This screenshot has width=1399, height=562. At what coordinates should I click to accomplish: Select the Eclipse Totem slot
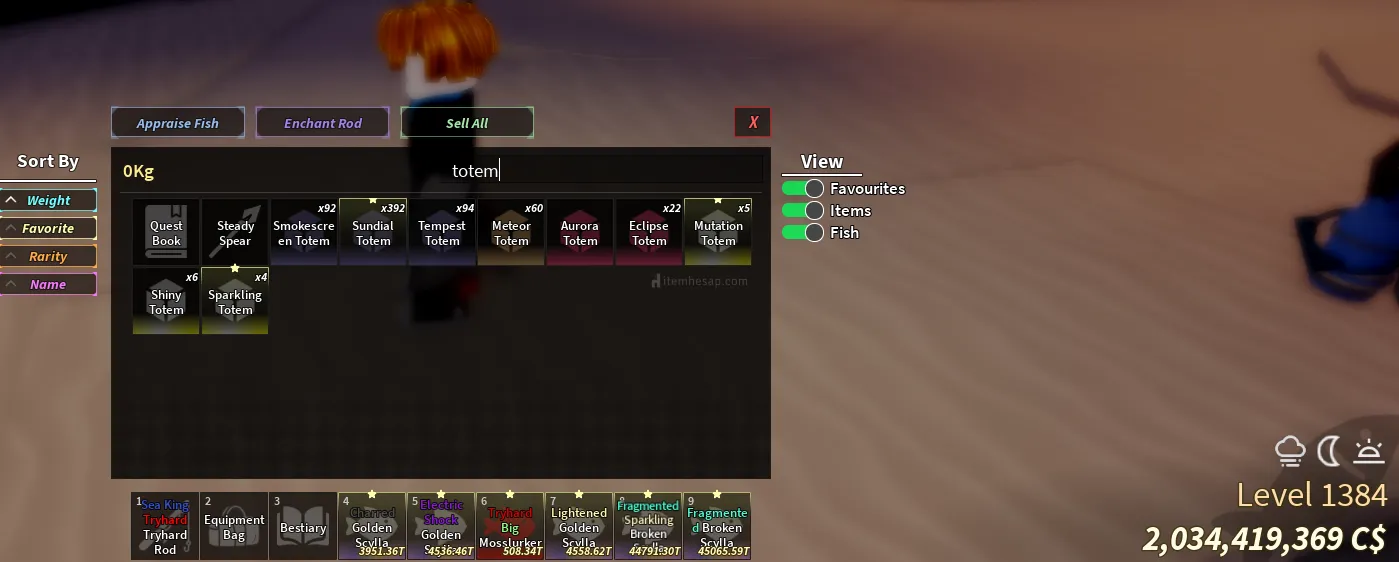tap(649, 232)
